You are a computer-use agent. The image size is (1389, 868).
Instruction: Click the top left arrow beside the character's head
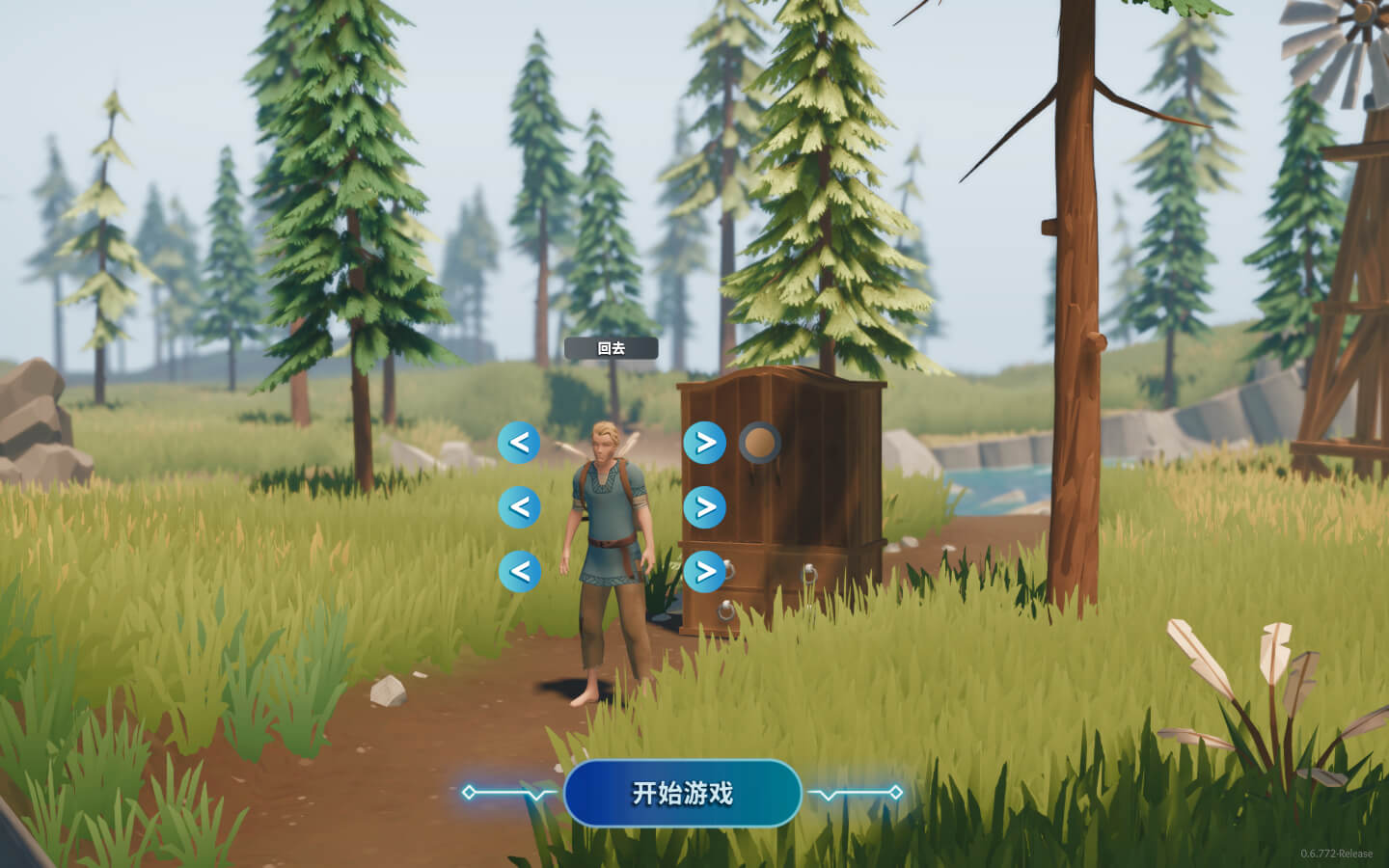click(x=519, y=443)
